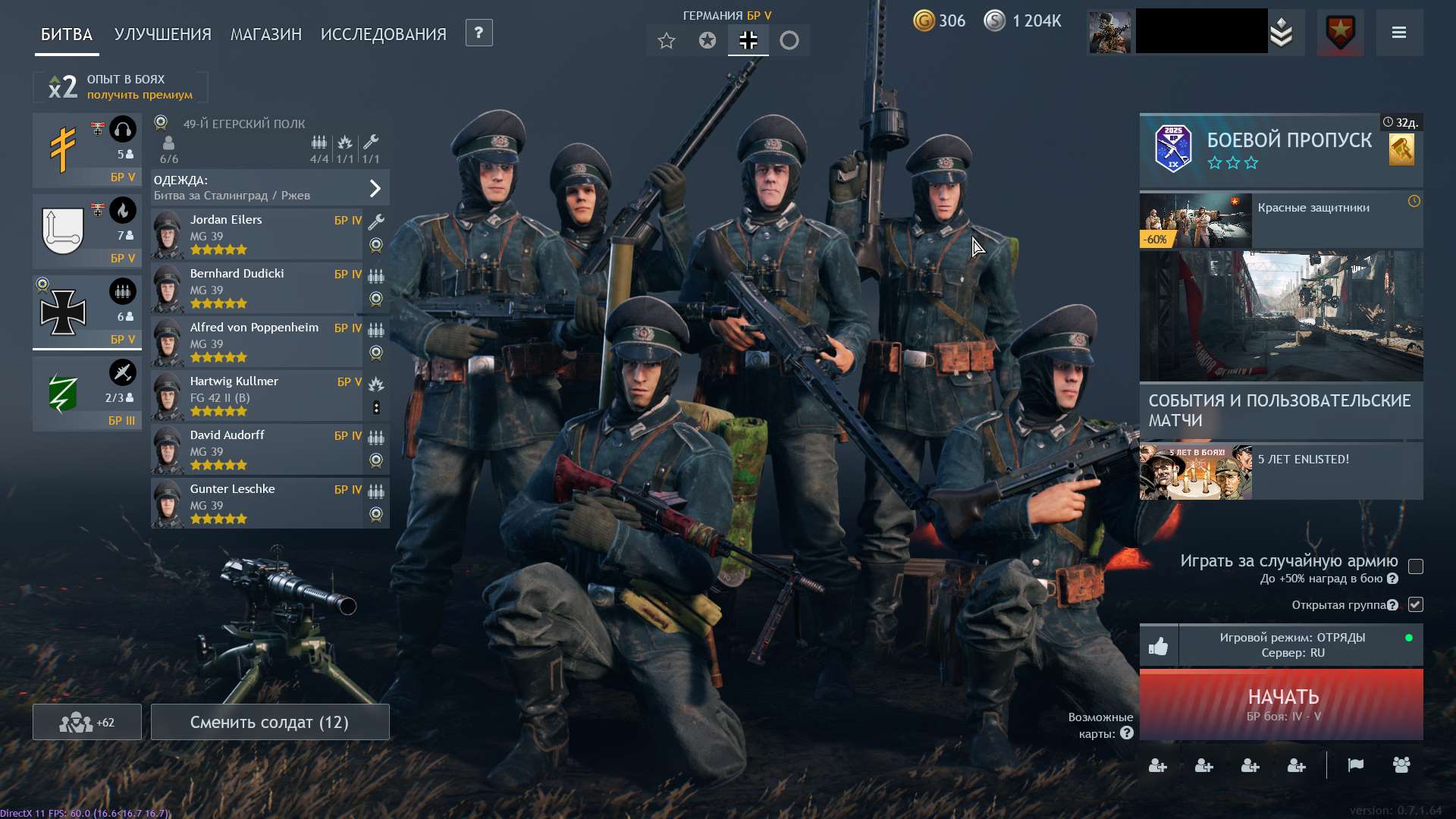Click Сменить солдат (12) button
The width and height of the screenshot is (1456, 819).
[269, 722]
